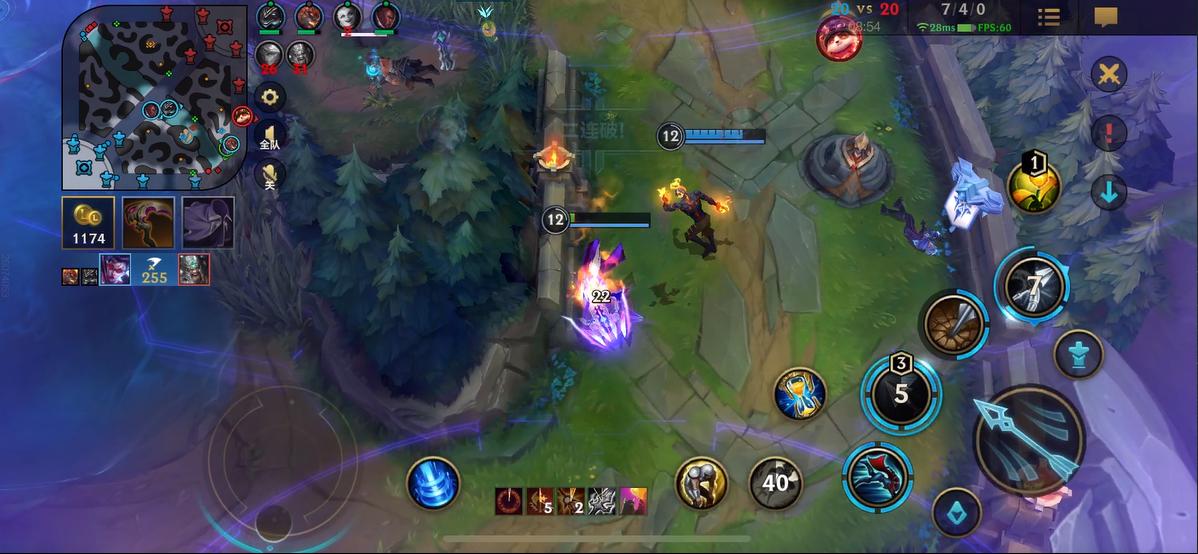Open the scoreboard list button
The image size is (1198, 554).
[x=1049, y=17]
